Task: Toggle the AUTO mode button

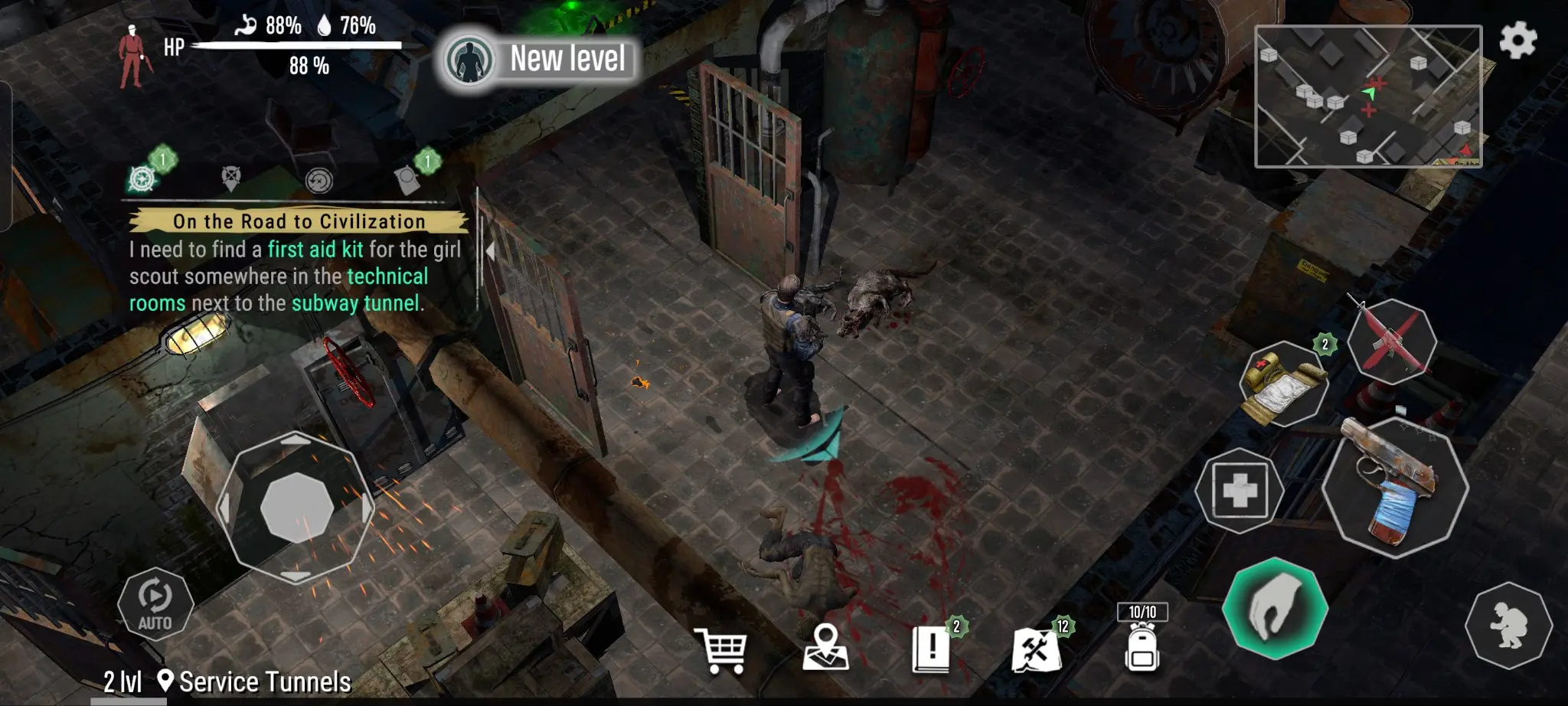Action: tap(155, 604)
